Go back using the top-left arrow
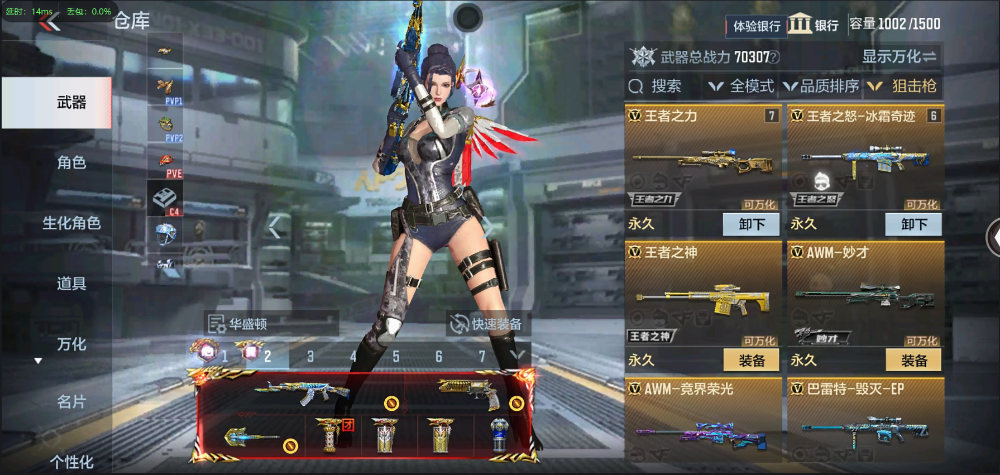This screenshot has width=1000, height=475. point(49,22)
